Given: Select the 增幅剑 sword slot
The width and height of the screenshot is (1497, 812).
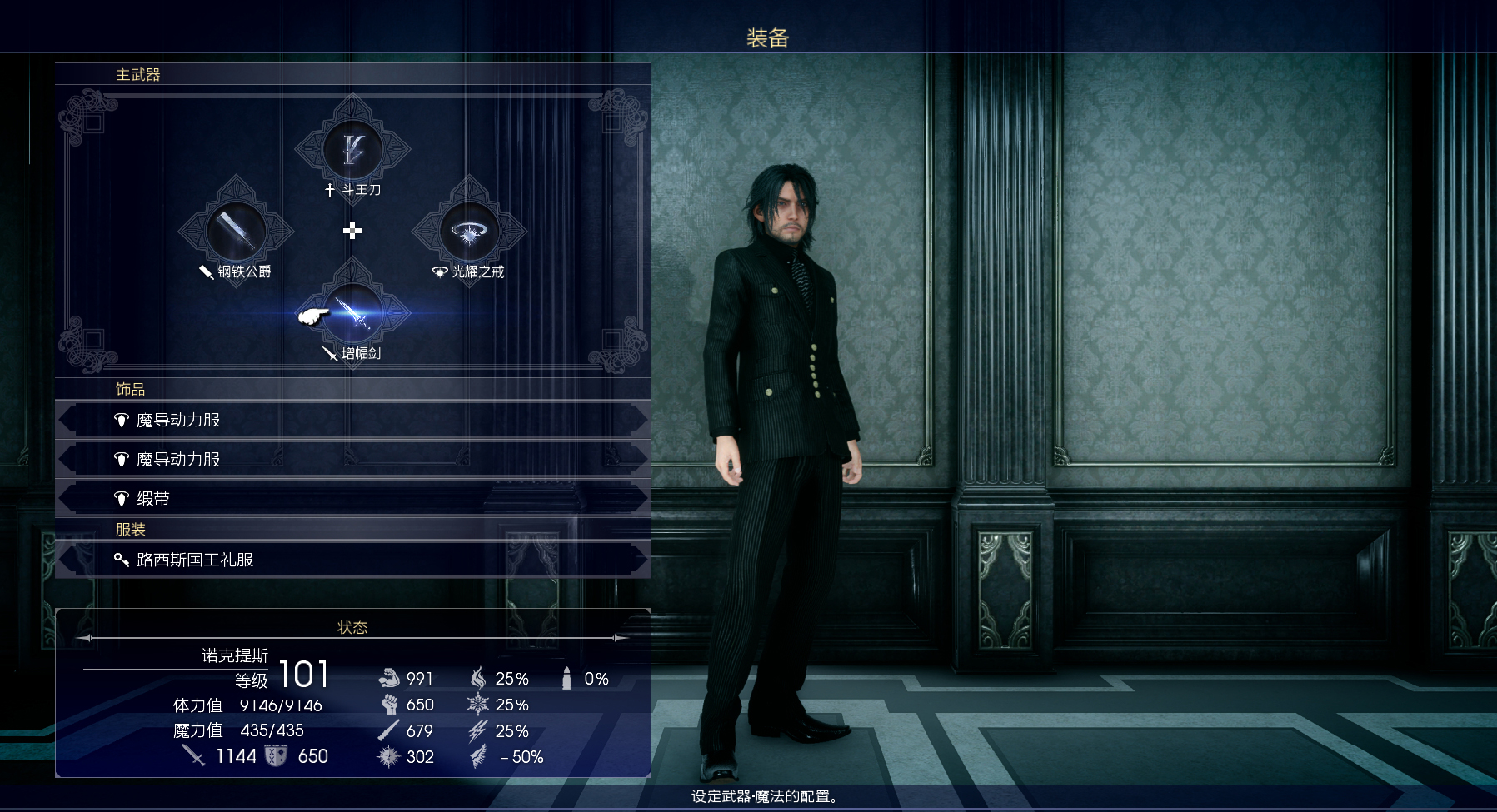Looking at the screenshot, I should pos(353,313).
